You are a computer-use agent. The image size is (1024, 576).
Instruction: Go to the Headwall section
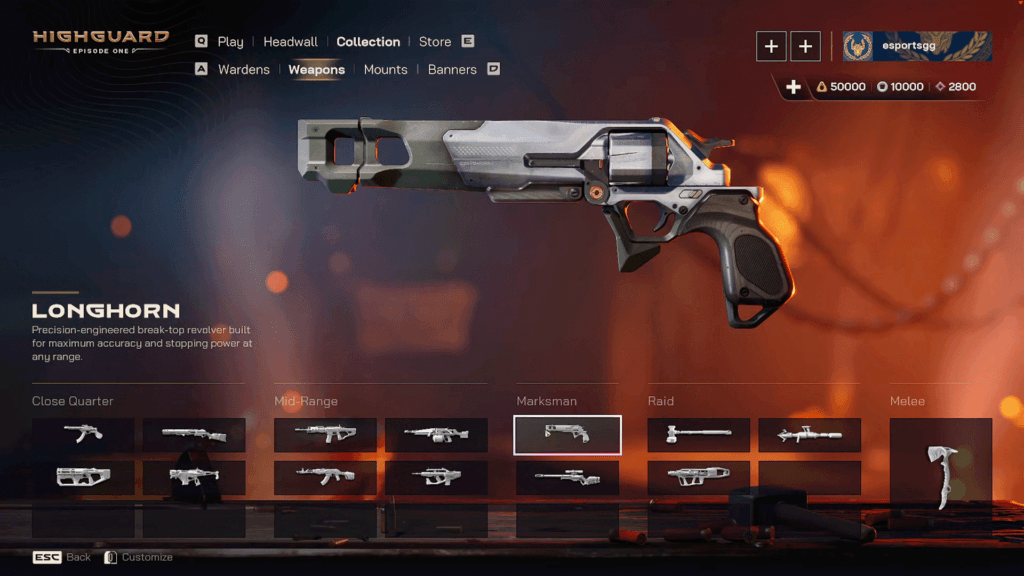[x=290, y=42]
